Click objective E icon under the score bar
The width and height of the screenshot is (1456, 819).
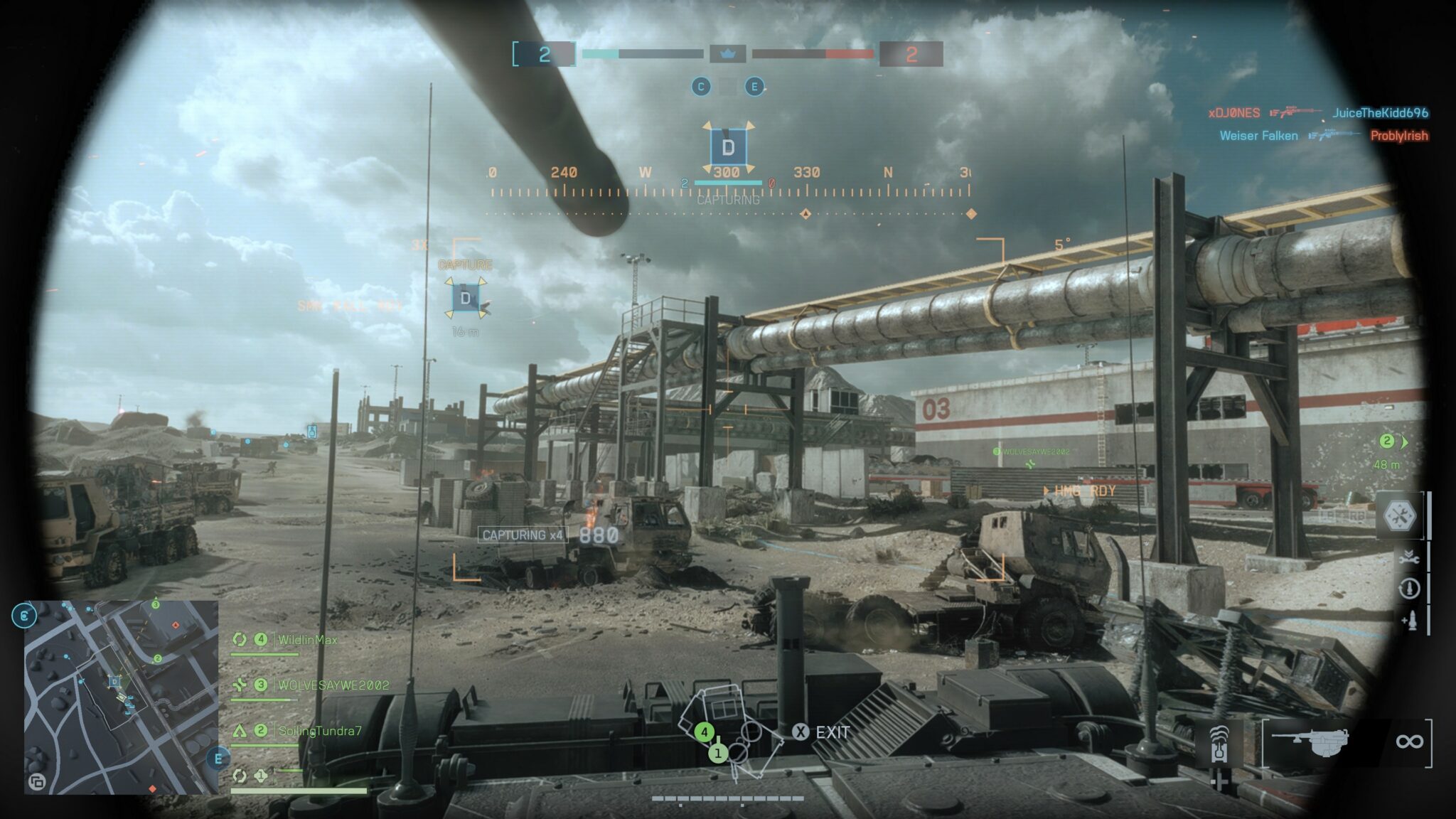tap(754, 87)
